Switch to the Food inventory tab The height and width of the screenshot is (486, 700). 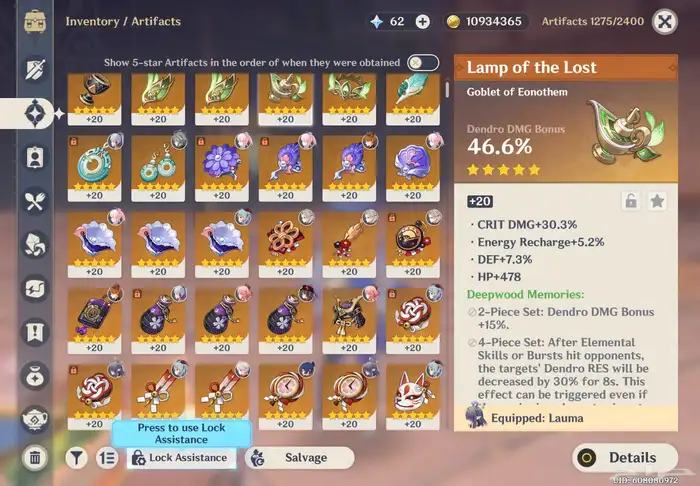[35, 201]
